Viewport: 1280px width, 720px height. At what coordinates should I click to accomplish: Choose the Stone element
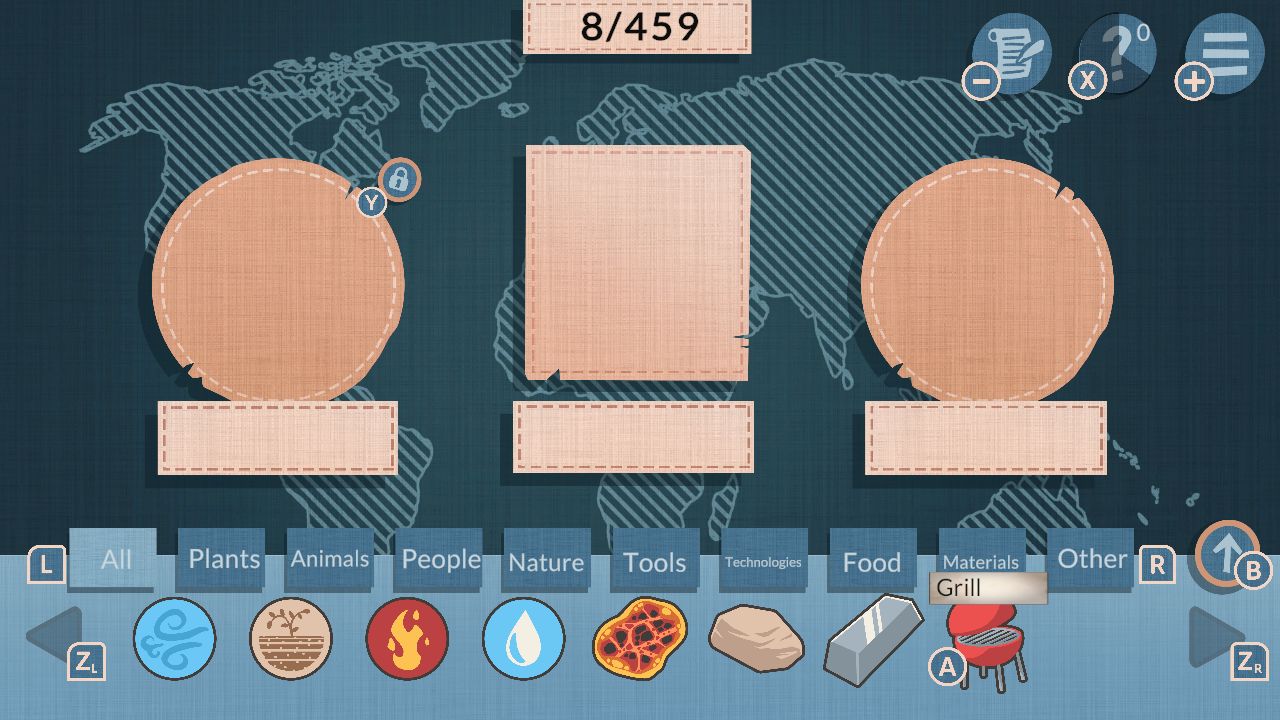756,640
